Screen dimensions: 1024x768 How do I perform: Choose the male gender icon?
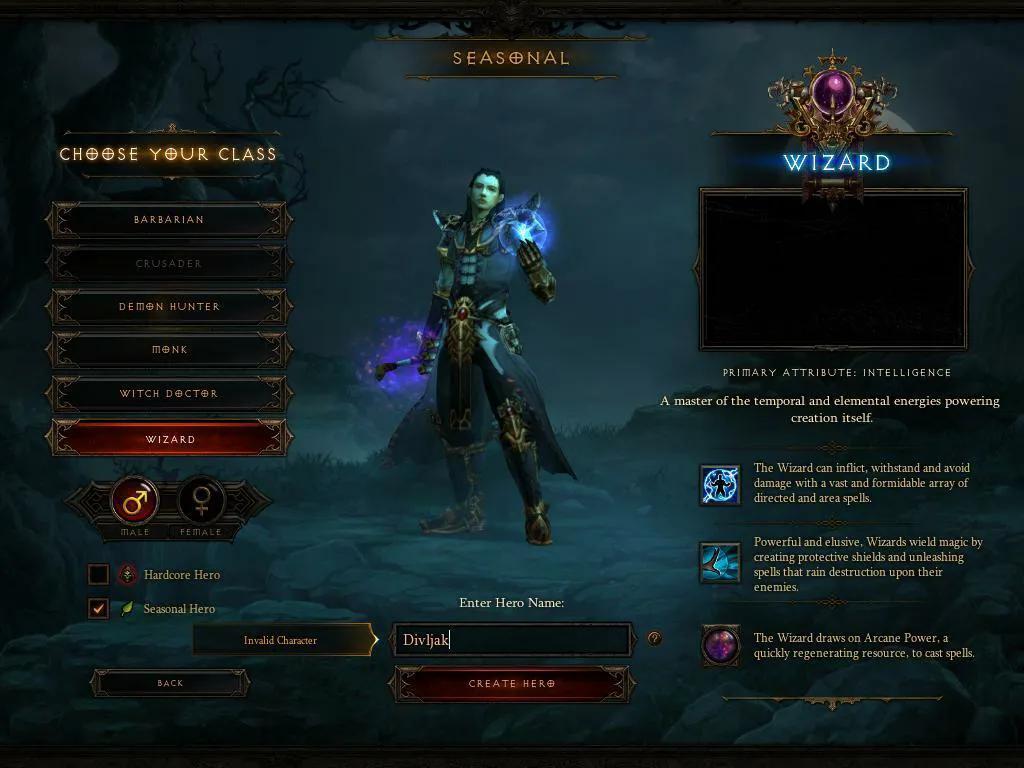(135, 500)
